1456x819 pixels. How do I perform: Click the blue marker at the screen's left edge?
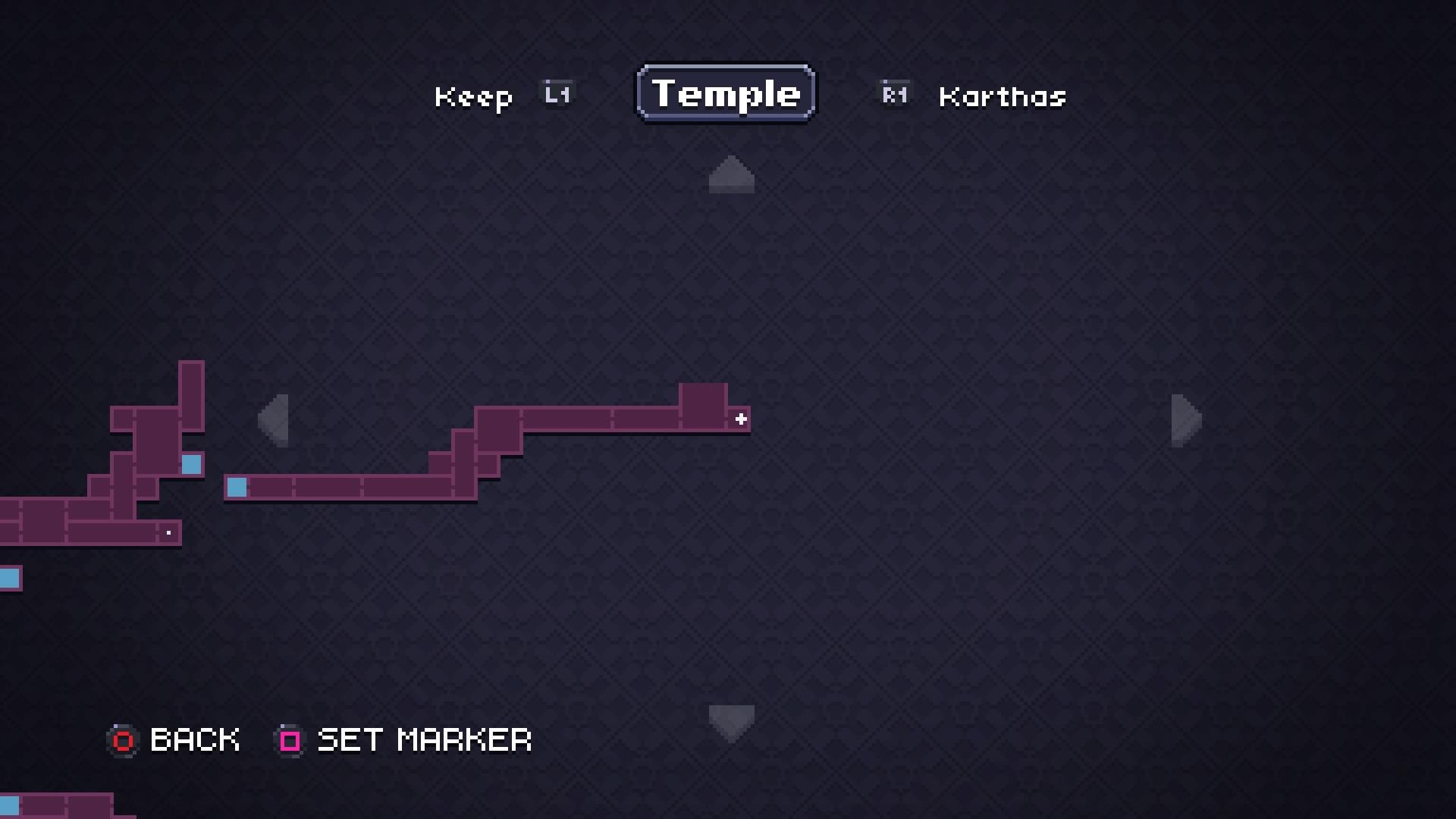8,579
